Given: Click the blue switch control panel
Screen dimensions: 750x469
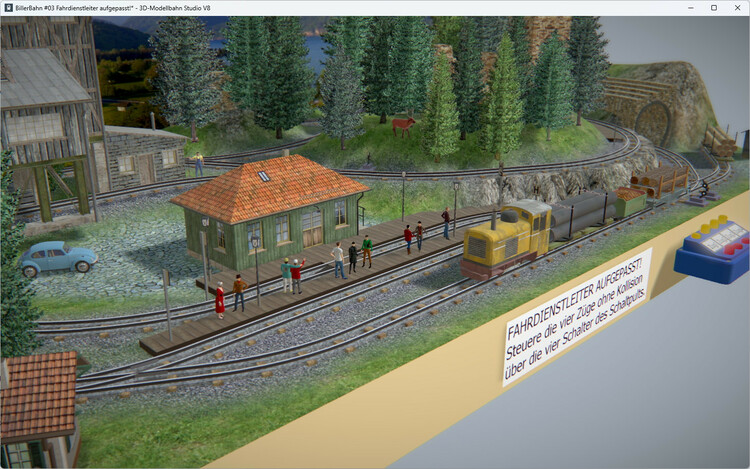Looking at the screenshot, I should click(x=712, y=248).
